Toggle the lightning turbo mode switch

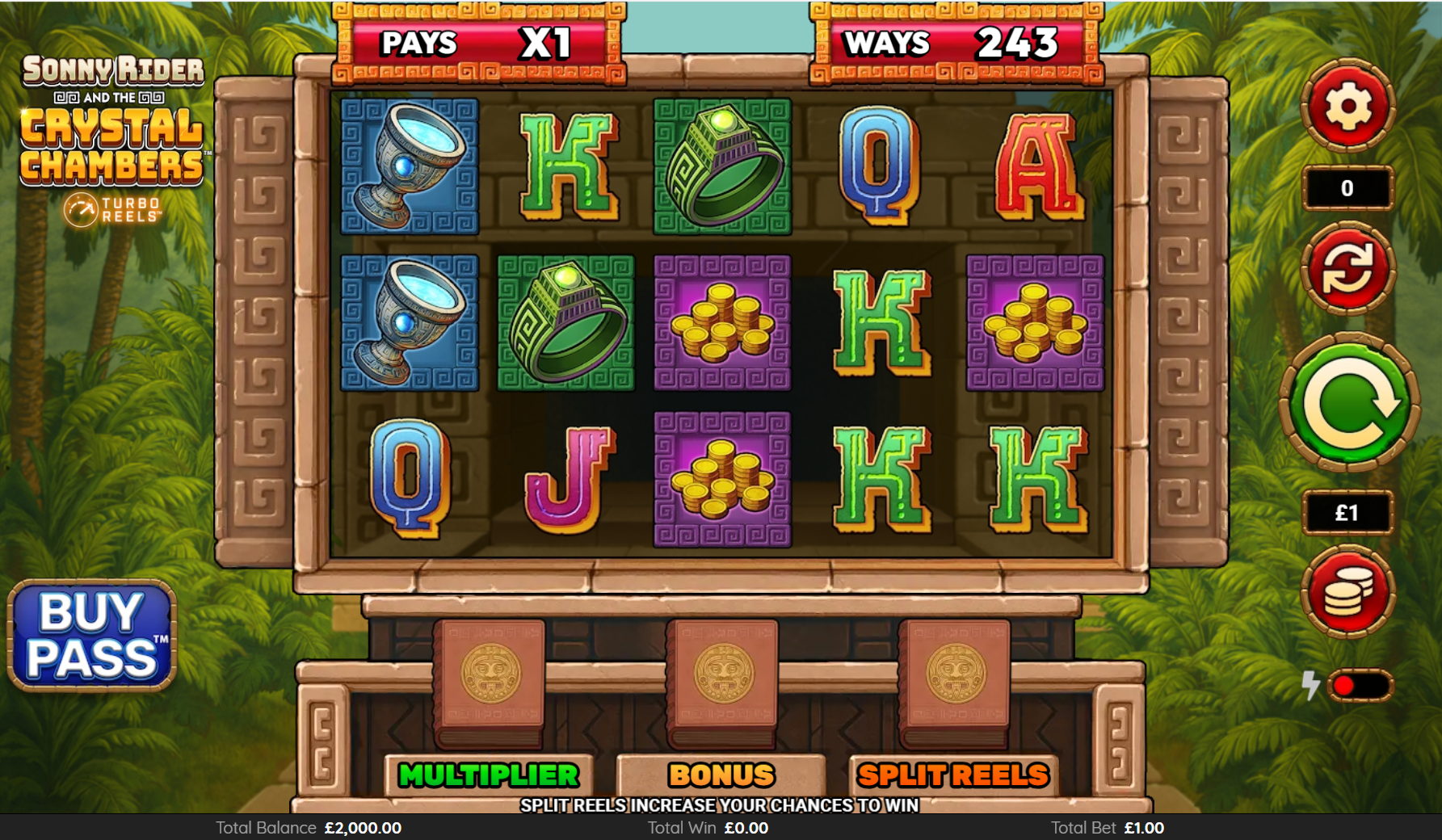pyautogui.click(x=1359, y=686)
